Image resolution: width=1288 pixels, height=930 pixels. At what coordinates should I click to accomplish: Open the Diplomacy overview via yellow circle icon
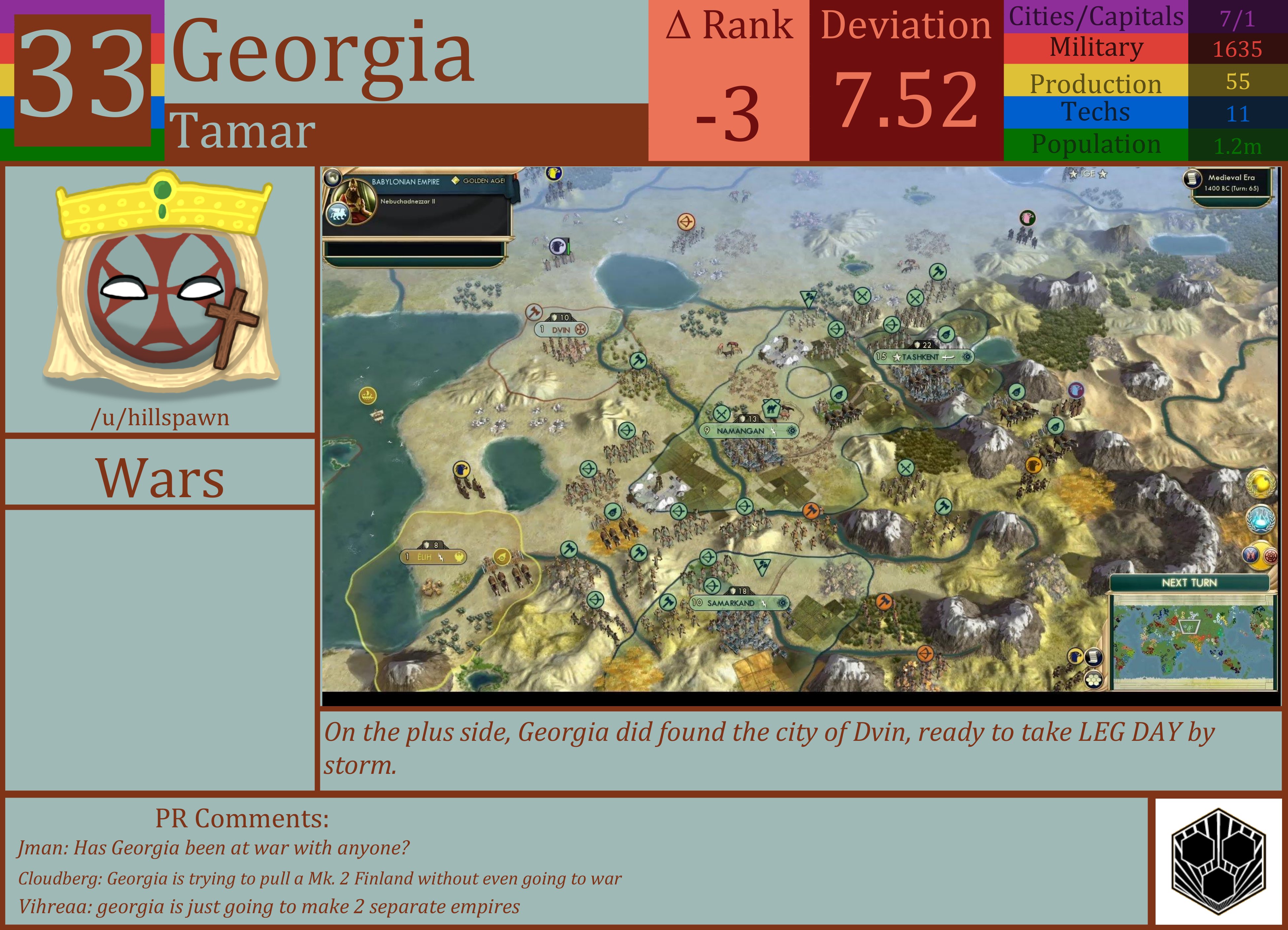tap(1260, 556)
